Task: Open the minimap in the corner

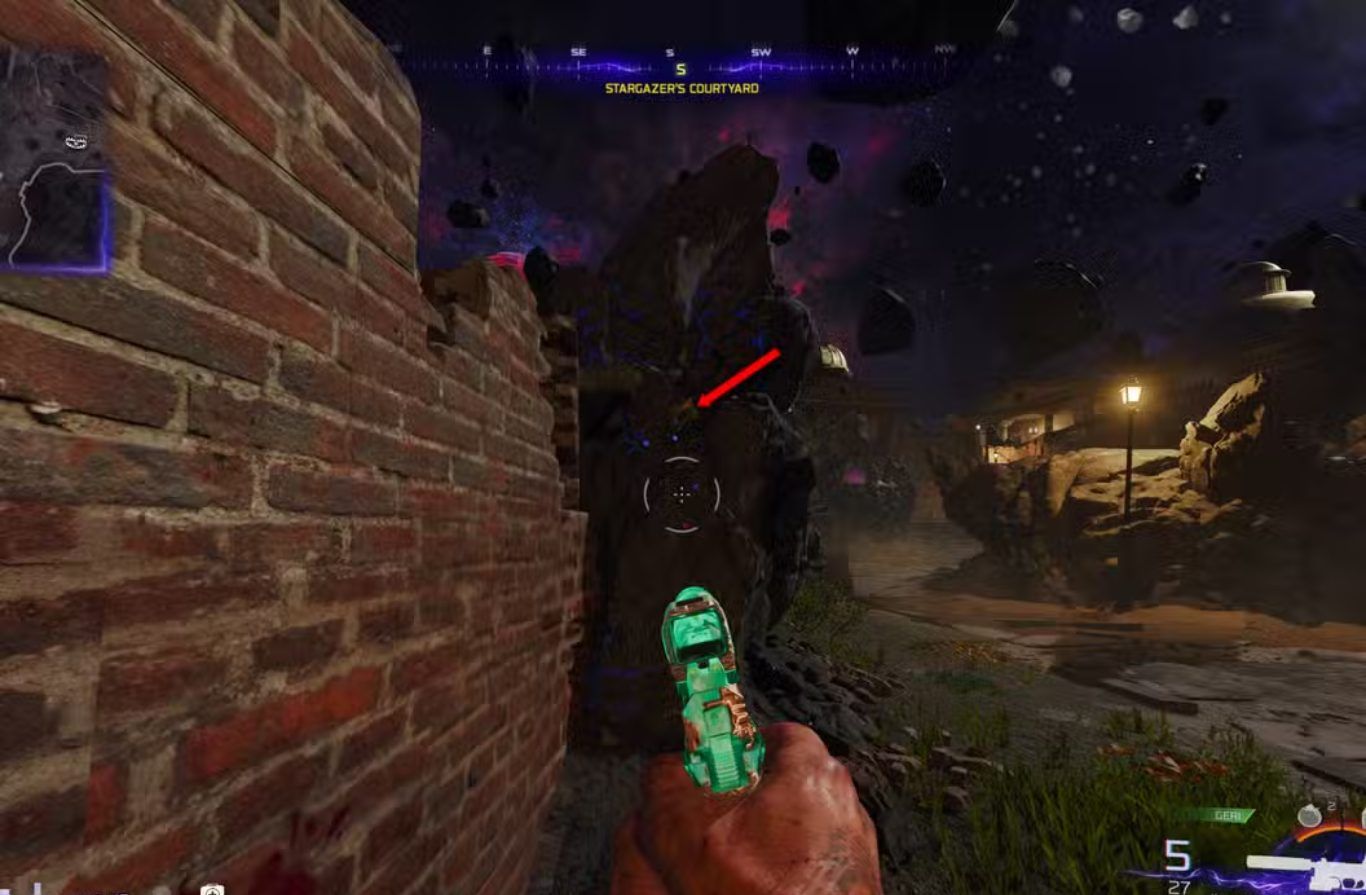Action: tap(54, 160)
